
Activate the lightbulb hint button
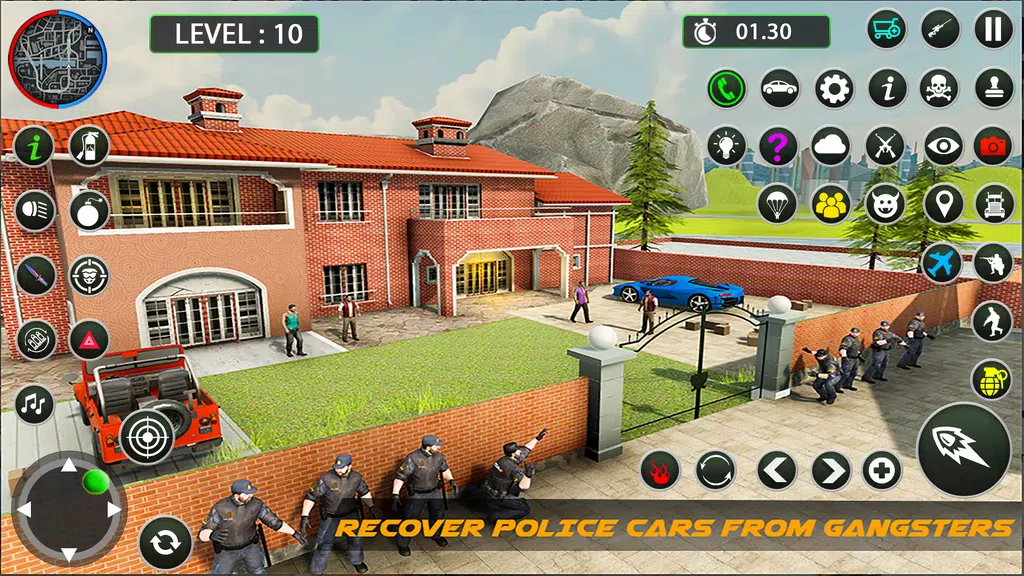click(726, 146)
